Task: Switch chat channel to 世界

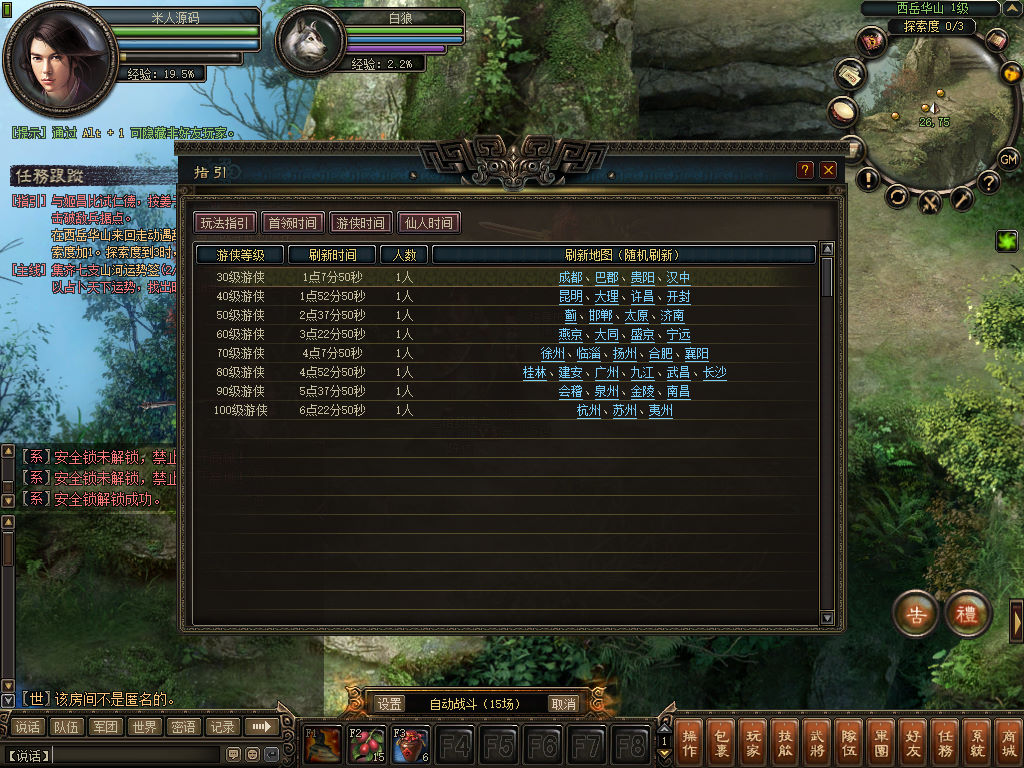Action: tap(145, 727)
